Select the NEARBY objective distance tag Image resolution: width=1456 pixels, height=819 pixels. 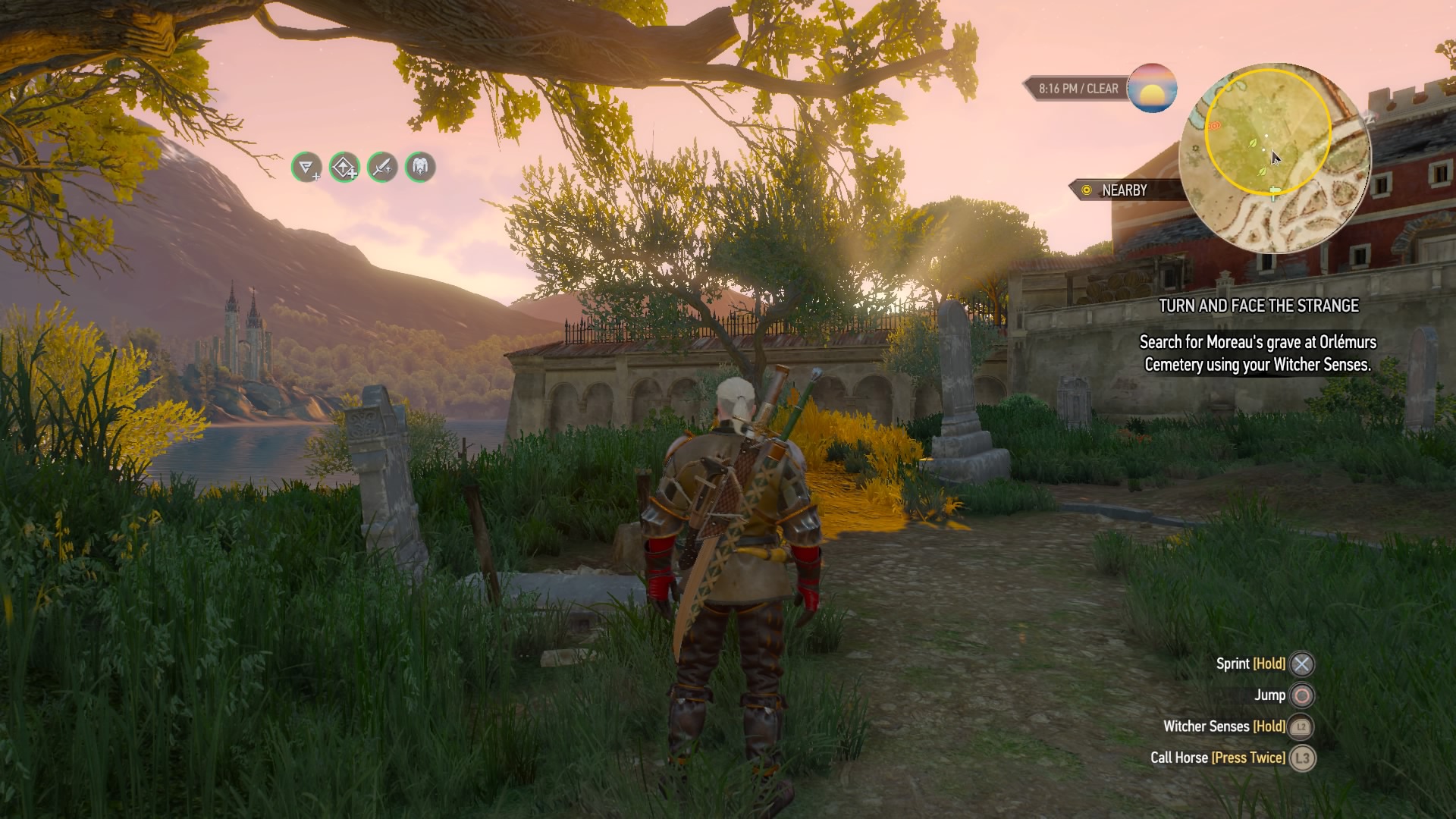point(1124,190)
